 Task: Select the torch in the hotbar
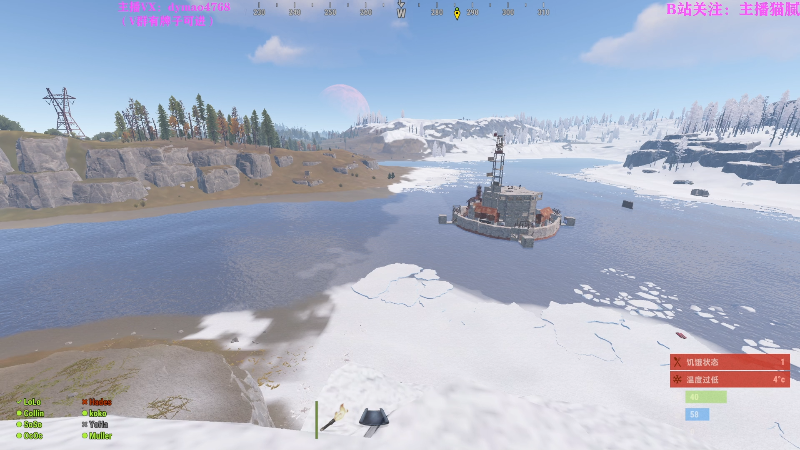coord(334,419)
